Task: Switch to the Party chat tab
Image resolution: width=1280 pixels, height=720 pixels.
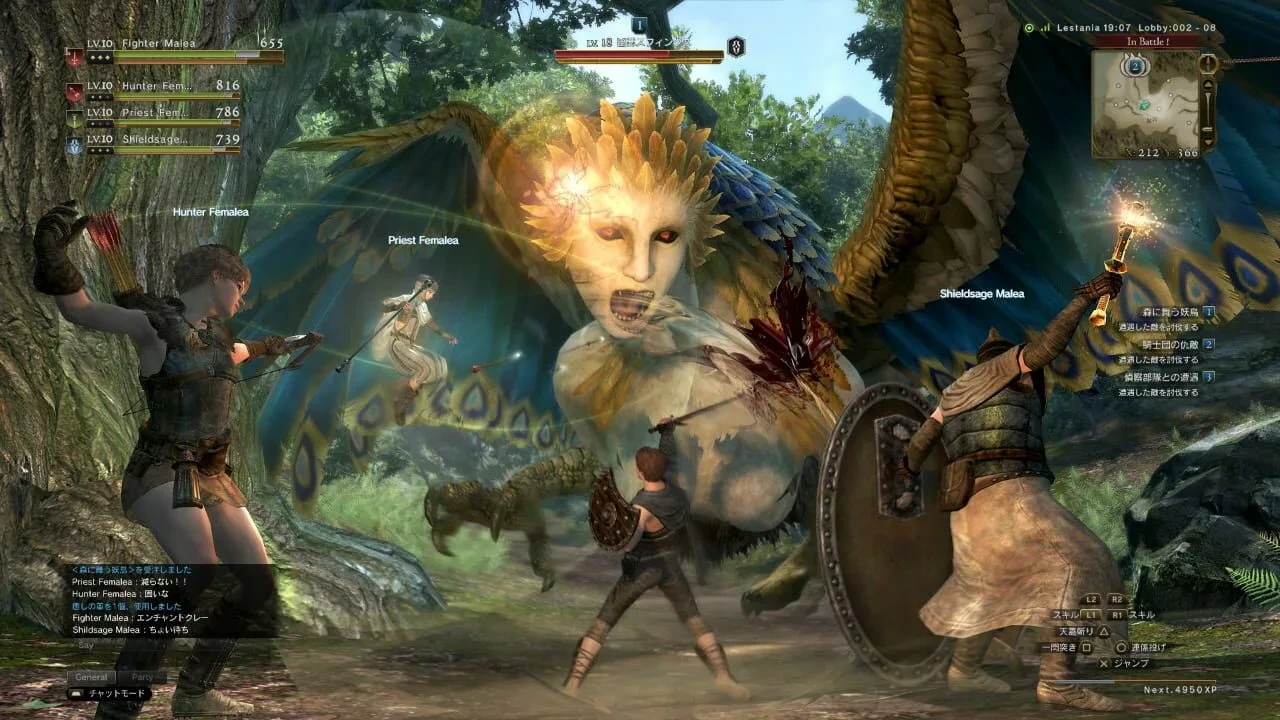Action: pyautogui.click(x=144, y=676)
